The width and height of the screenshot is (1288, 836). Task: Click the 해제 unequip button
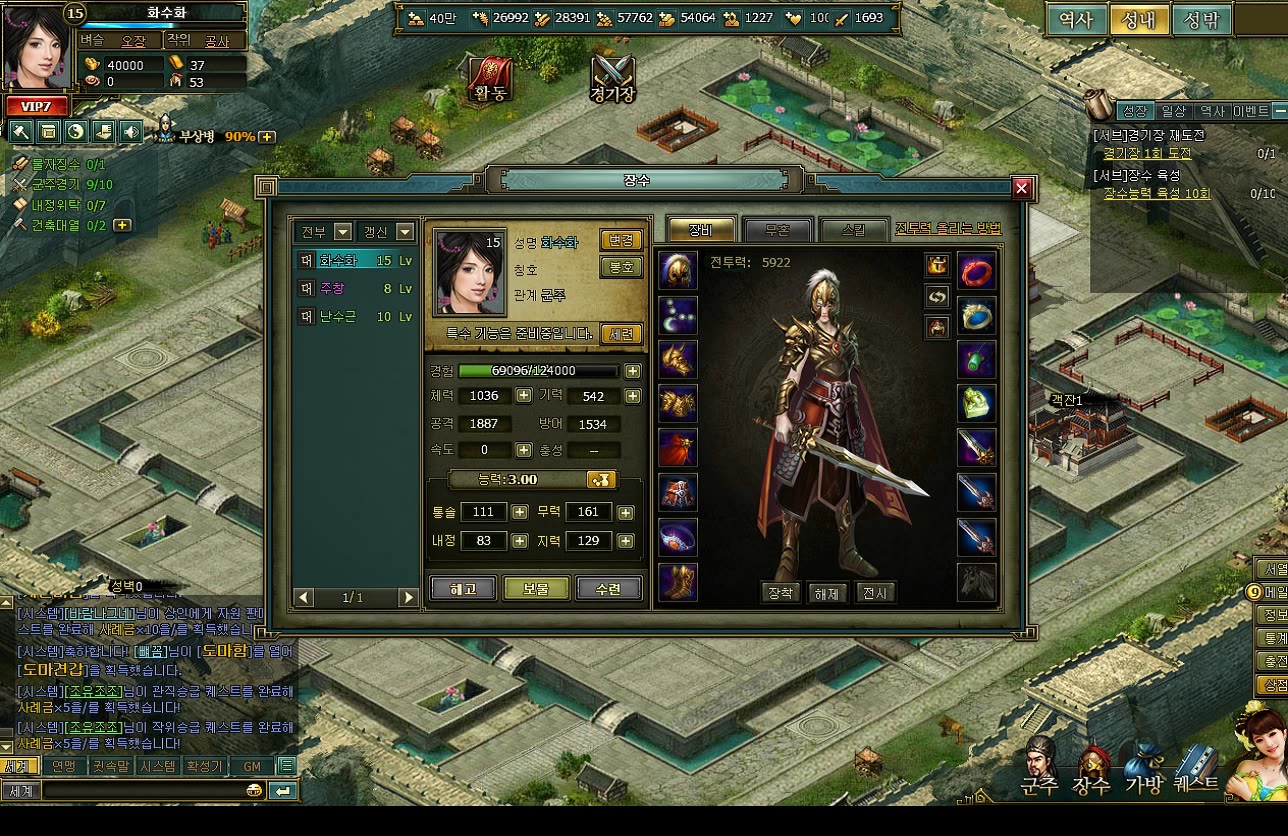827,593
